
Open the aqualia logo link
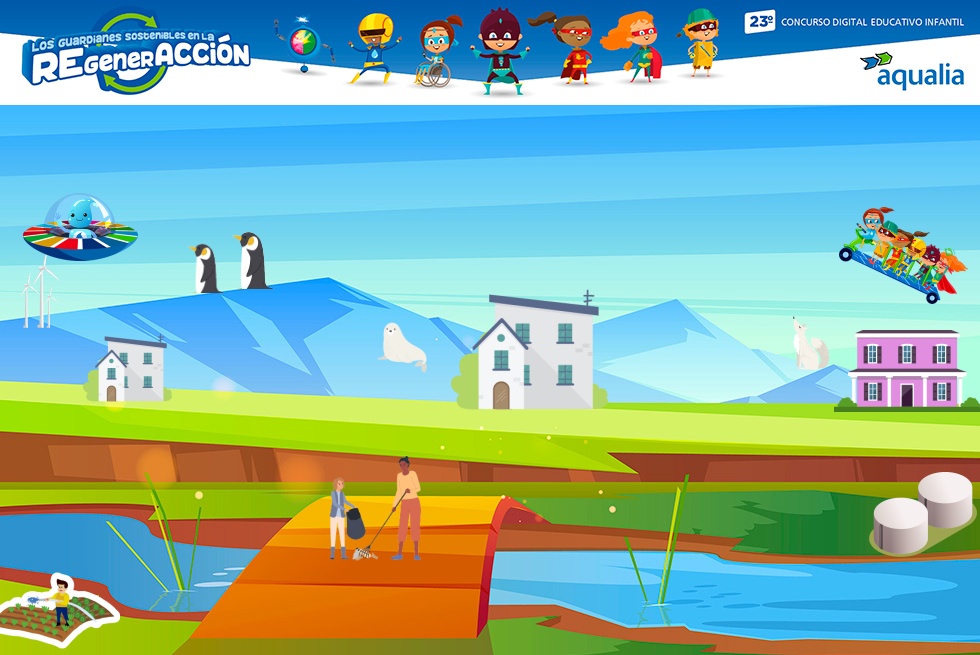(x=911, y=69)
